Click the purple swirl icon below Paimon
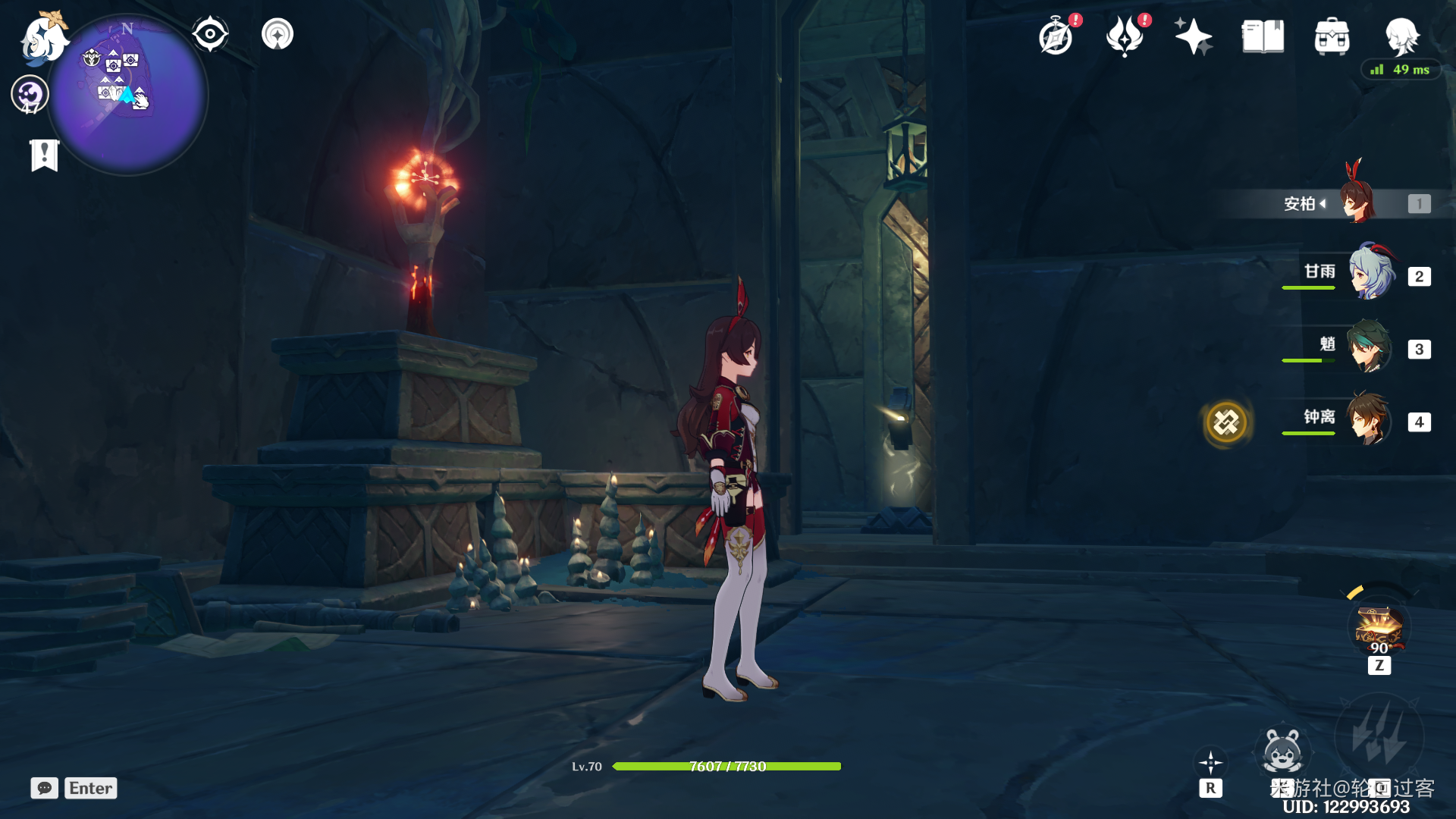 30,95
